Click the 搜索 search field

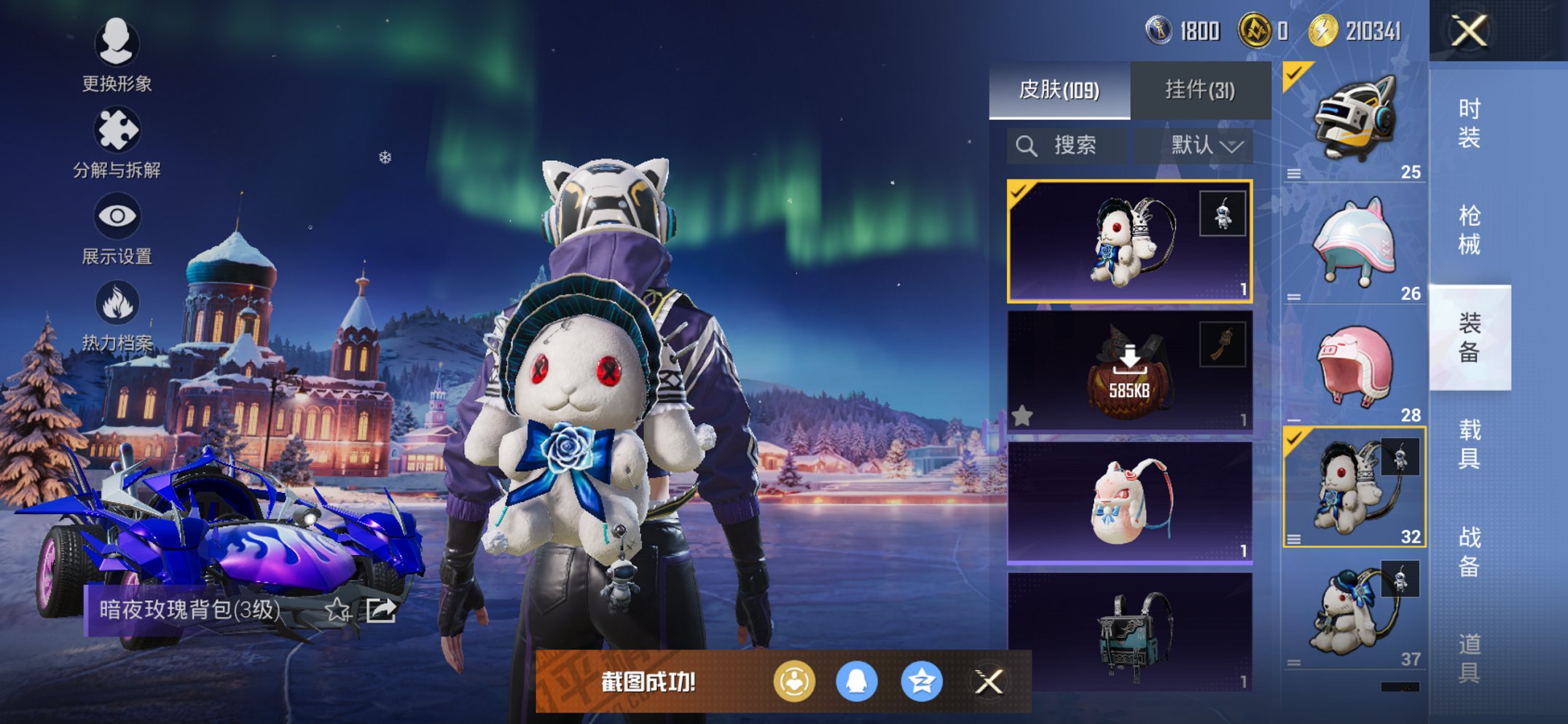1067,146
